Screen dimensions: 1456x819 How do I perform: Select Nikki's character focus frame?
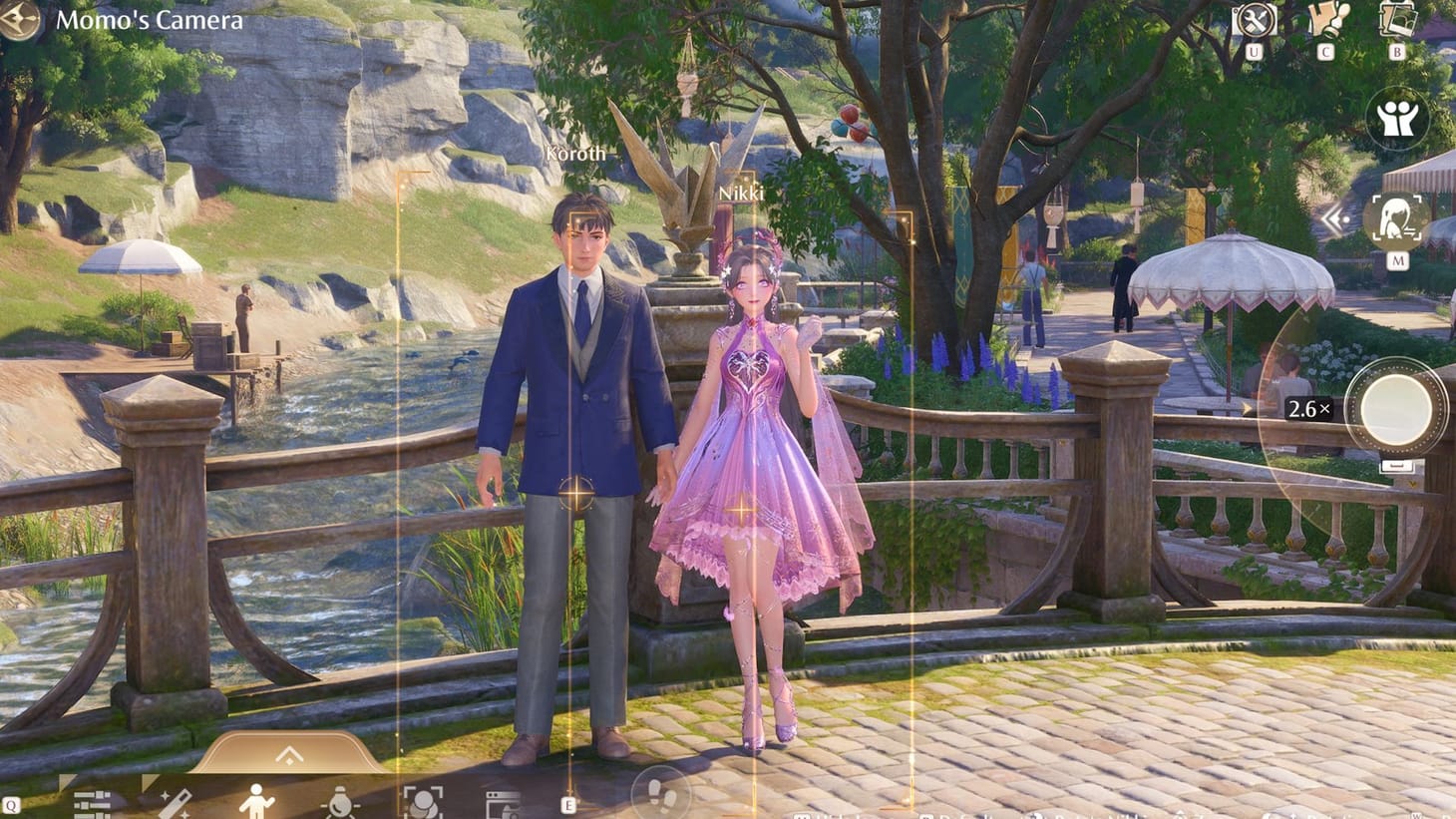pos(740,509)
